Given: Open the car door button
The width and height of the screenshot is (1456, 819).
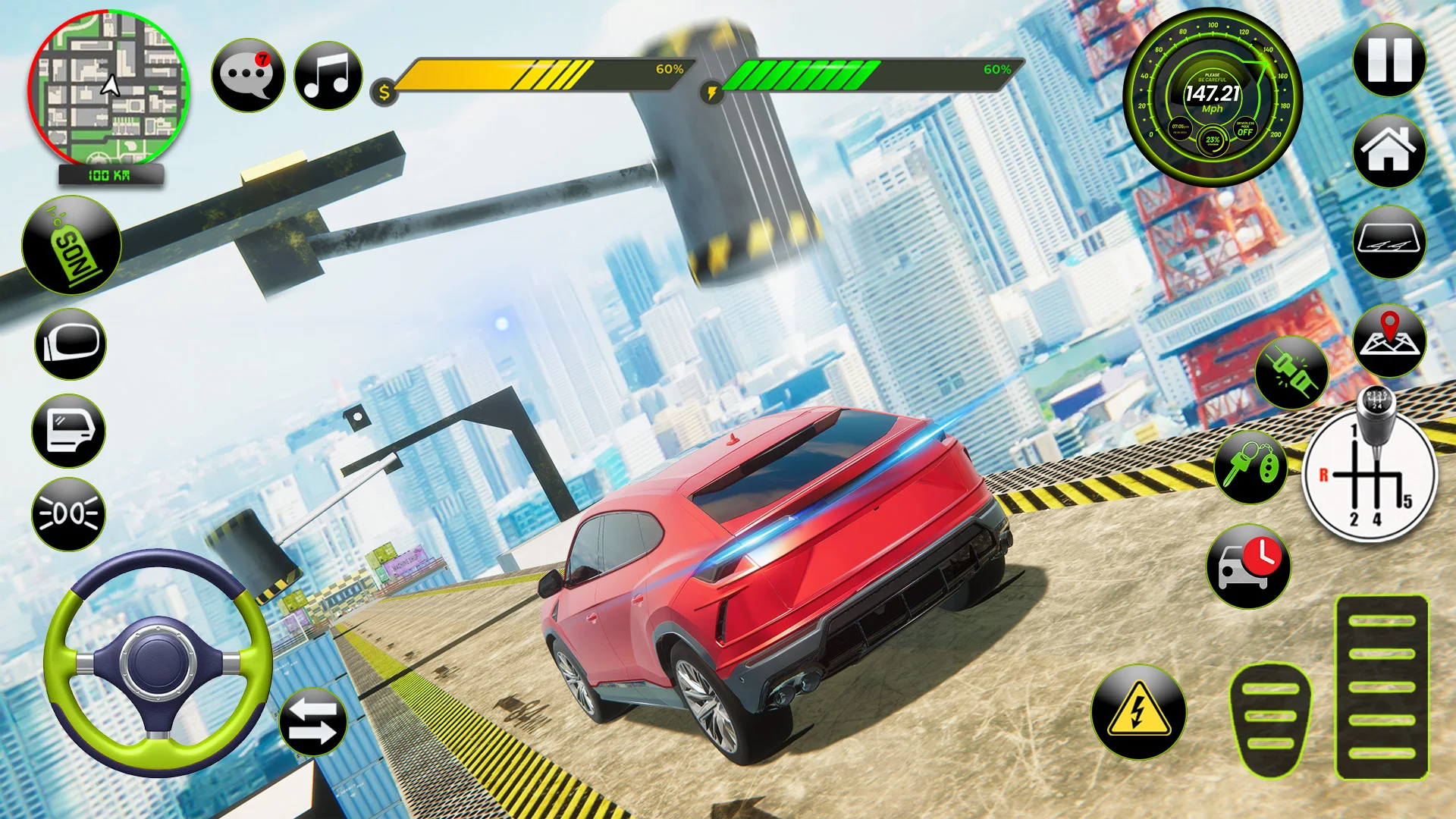Looking at the screenshot, I should pos(69,431).
